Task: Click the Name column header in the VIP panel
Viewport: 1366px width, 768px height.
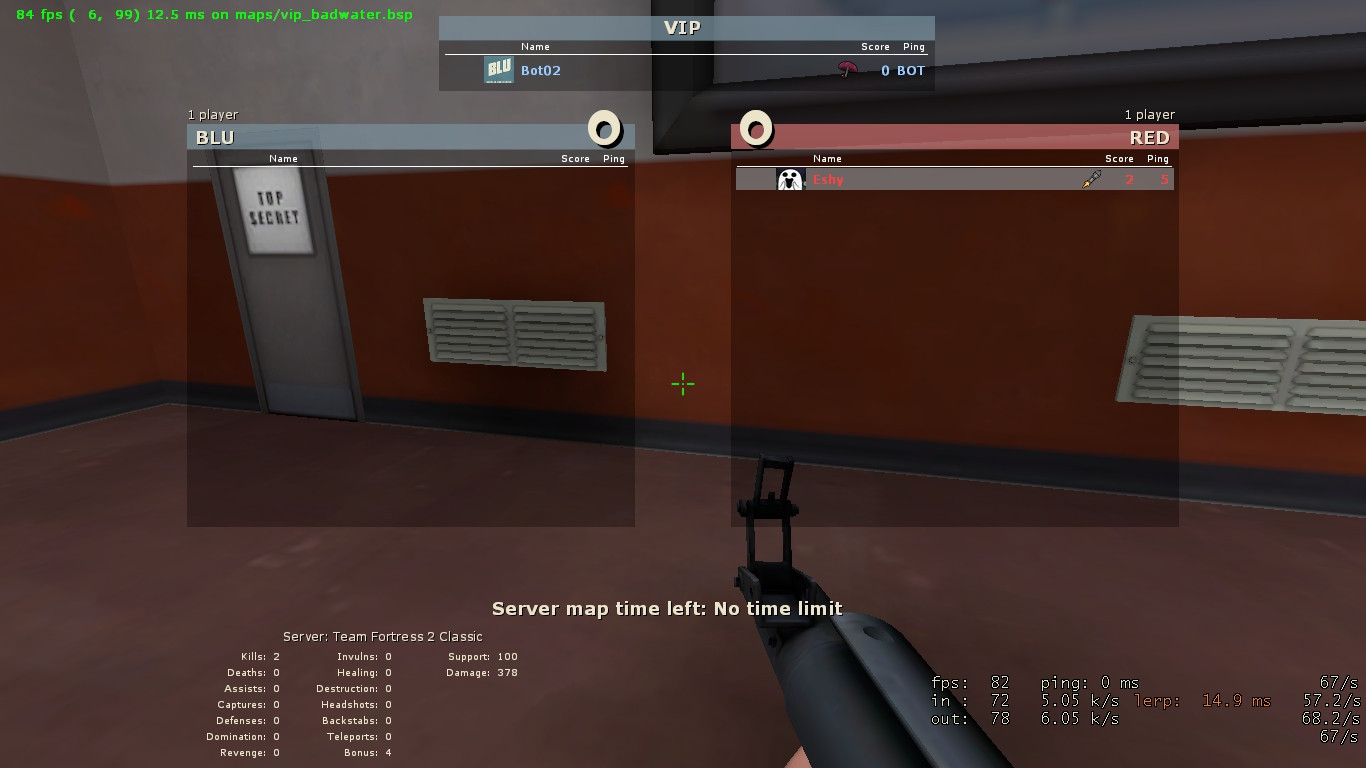Action: pos(535,46)
